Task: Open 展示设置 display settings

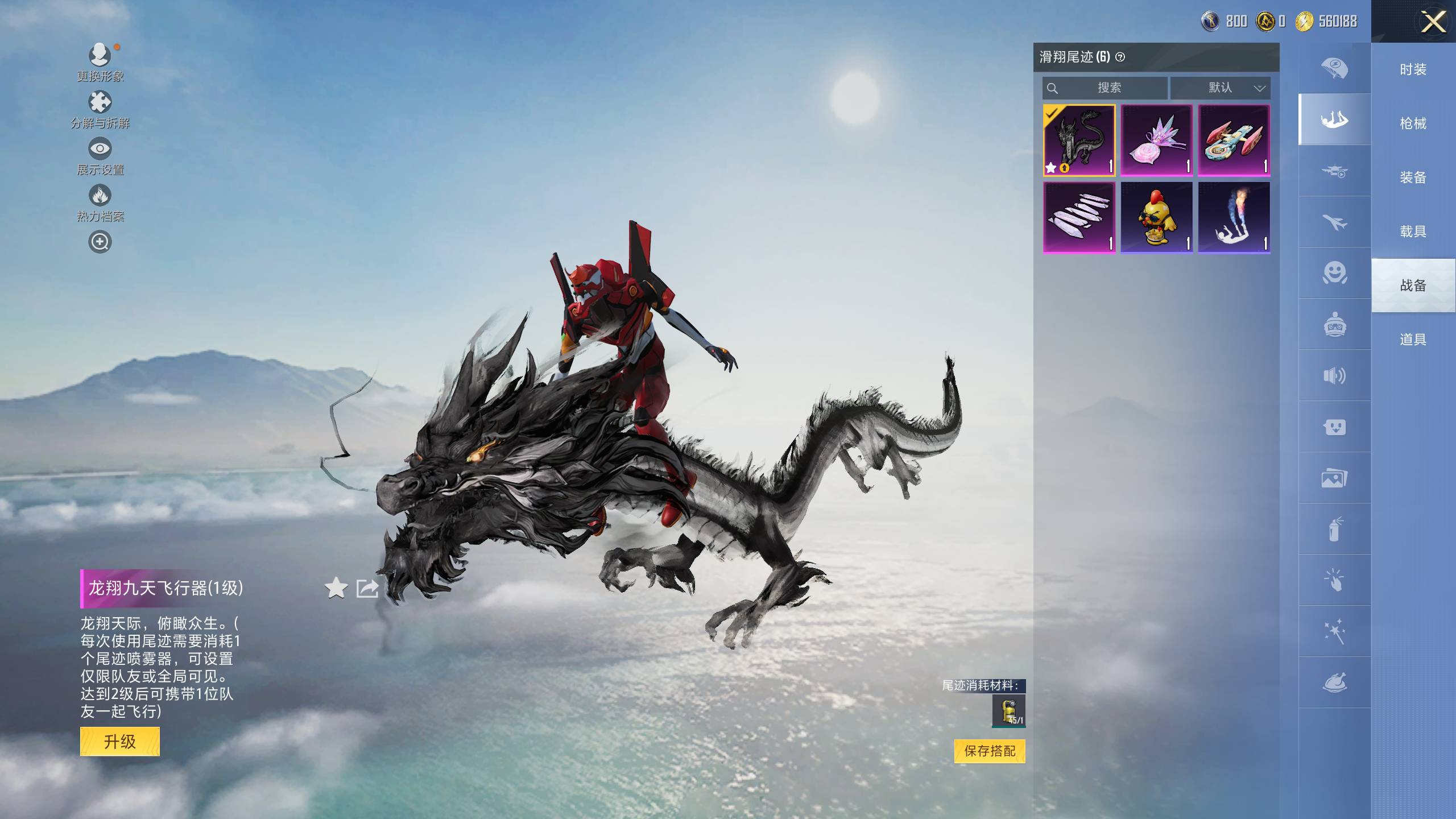Action: click(100, 156)
